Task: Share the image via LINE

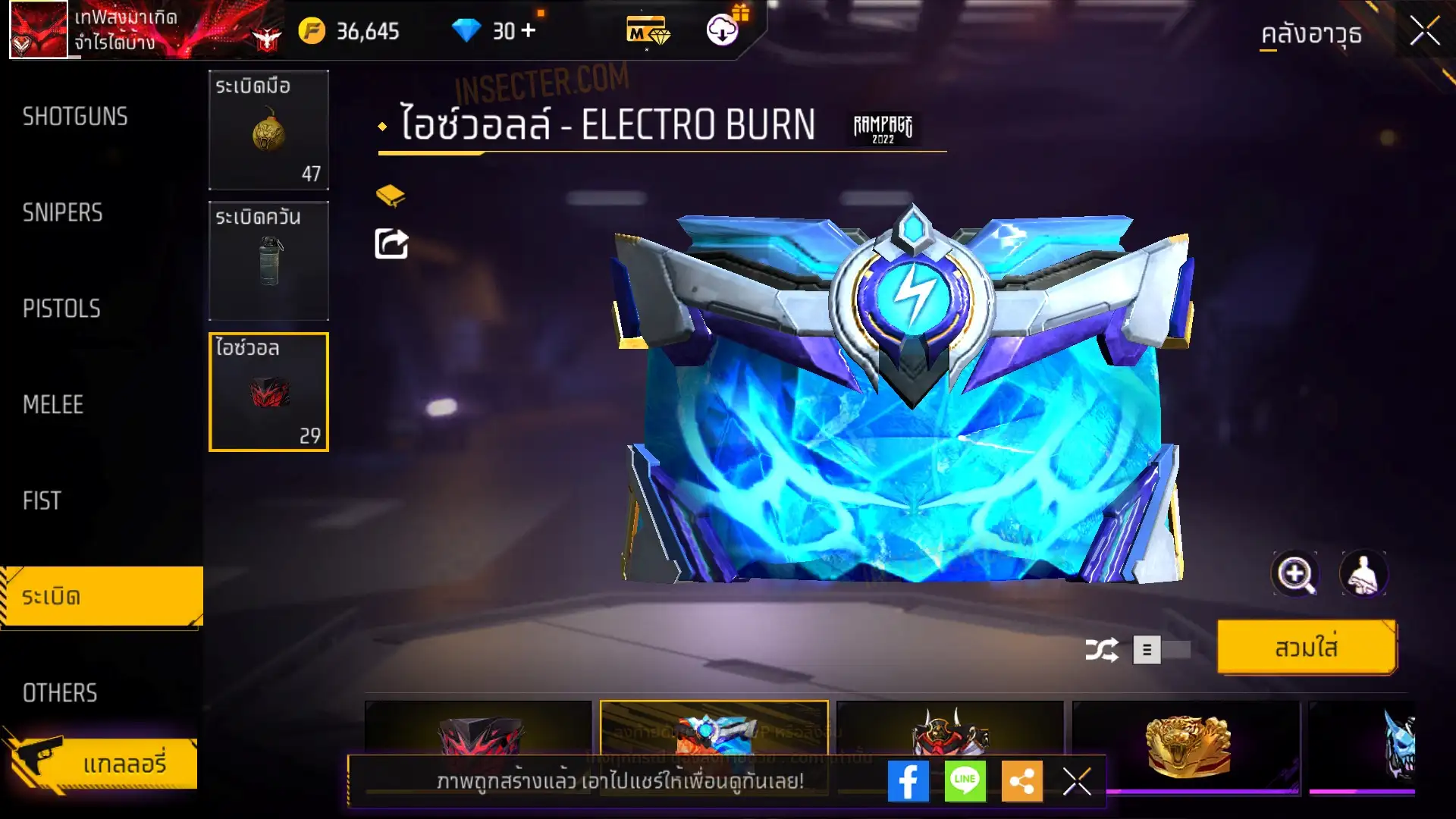Action: pos(965,781)
